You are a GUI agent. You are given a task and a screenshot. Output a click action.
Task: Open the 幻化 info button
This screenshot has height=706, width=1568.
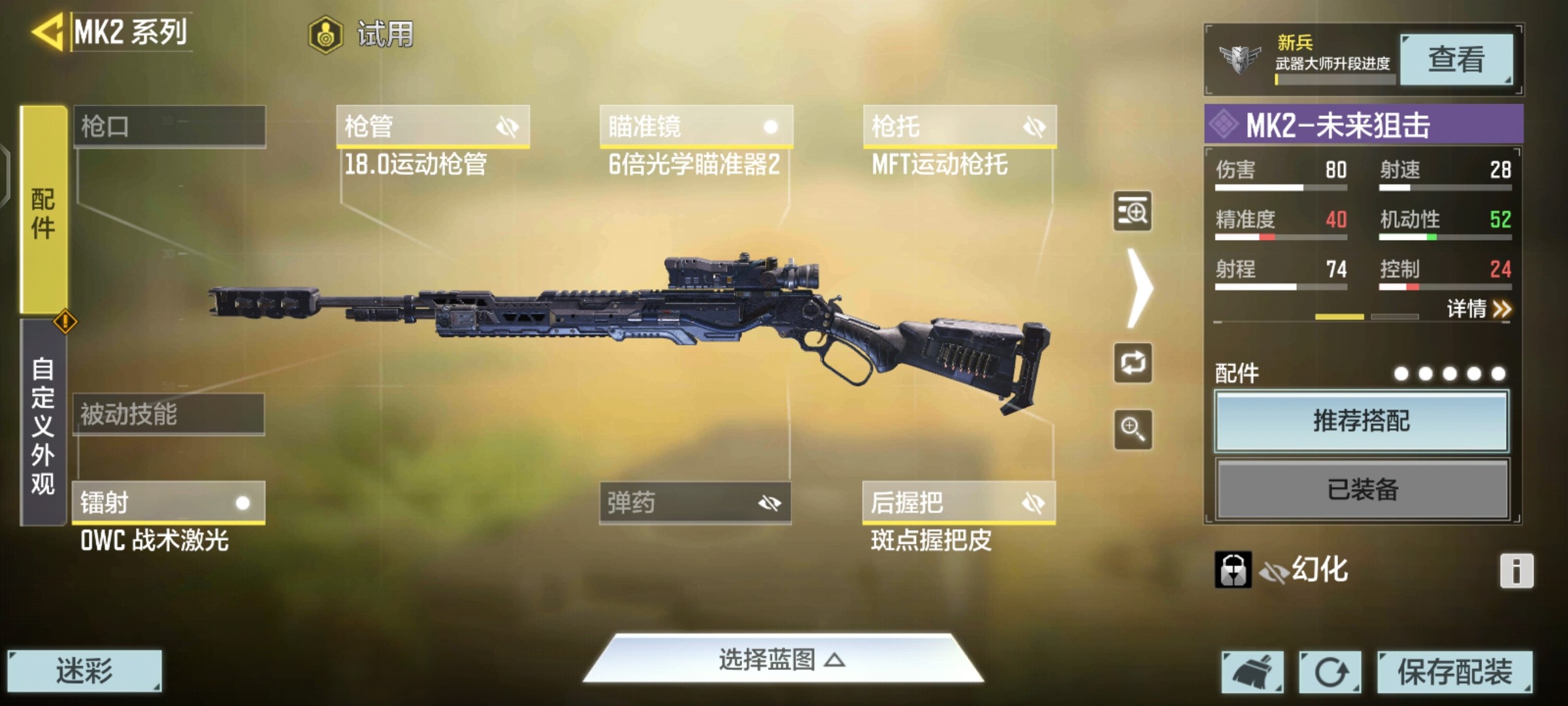pos(1516,571)
